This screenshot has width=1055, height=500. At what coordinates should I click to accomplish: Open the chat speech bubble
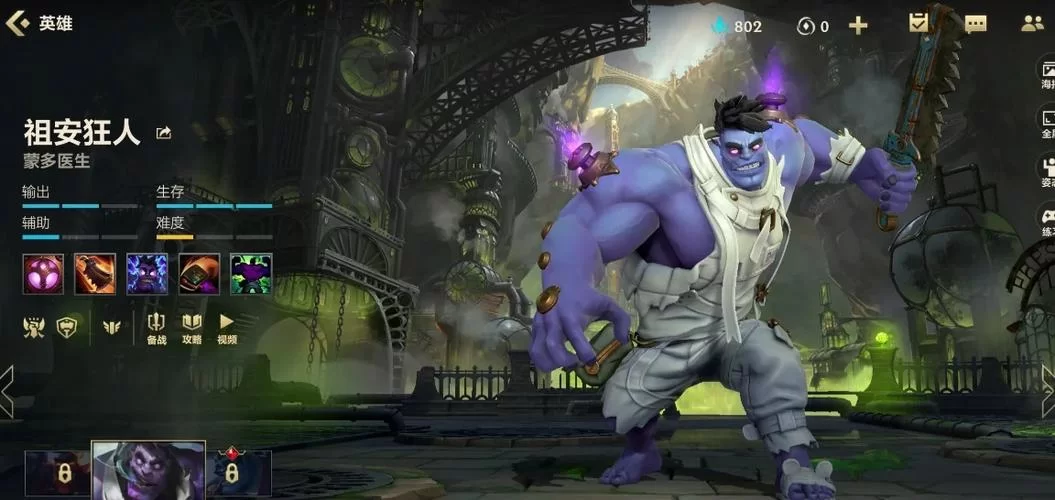[975, 25]
